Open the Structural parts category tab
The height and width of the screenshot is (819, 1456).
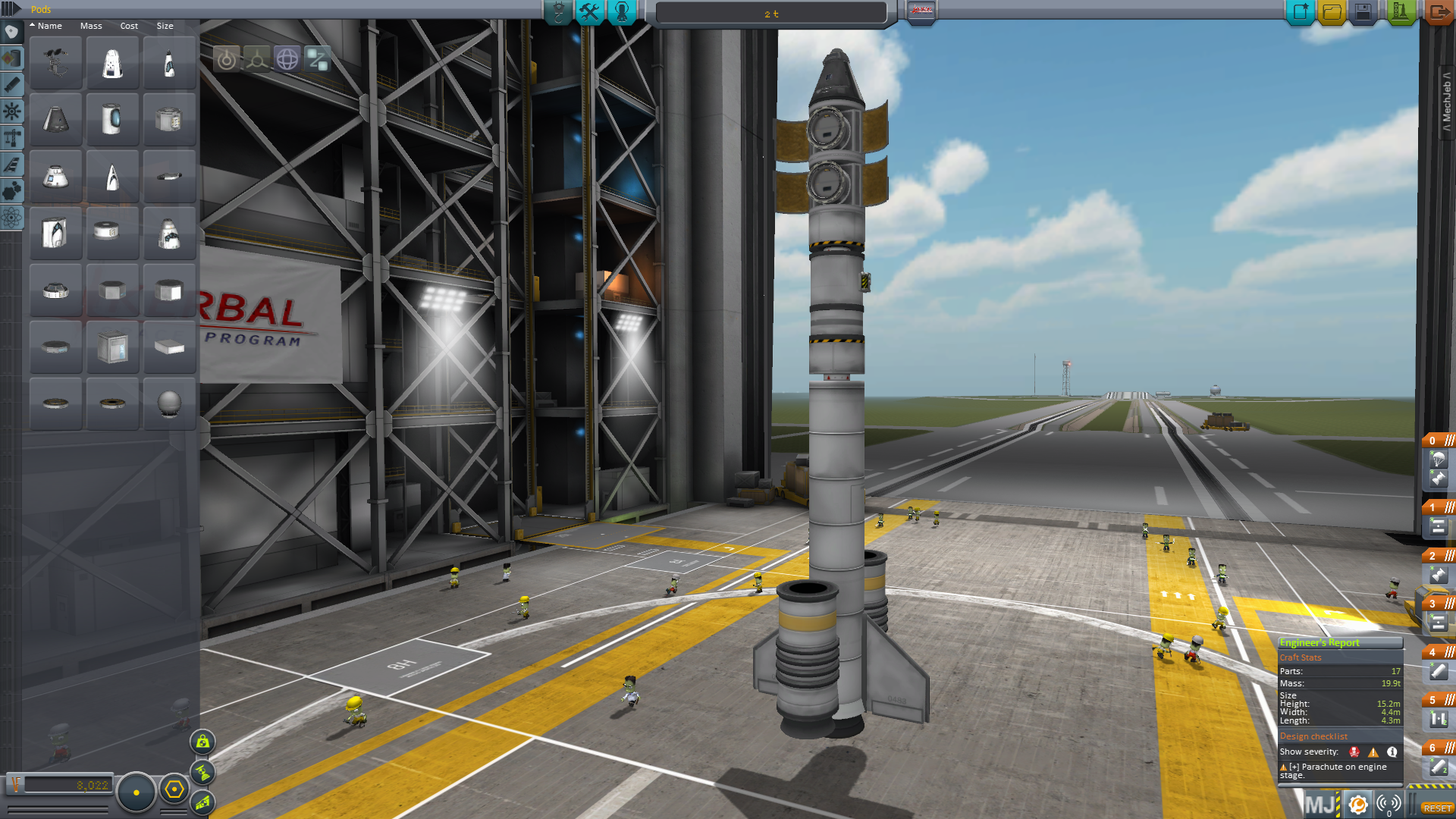point(11,138)
